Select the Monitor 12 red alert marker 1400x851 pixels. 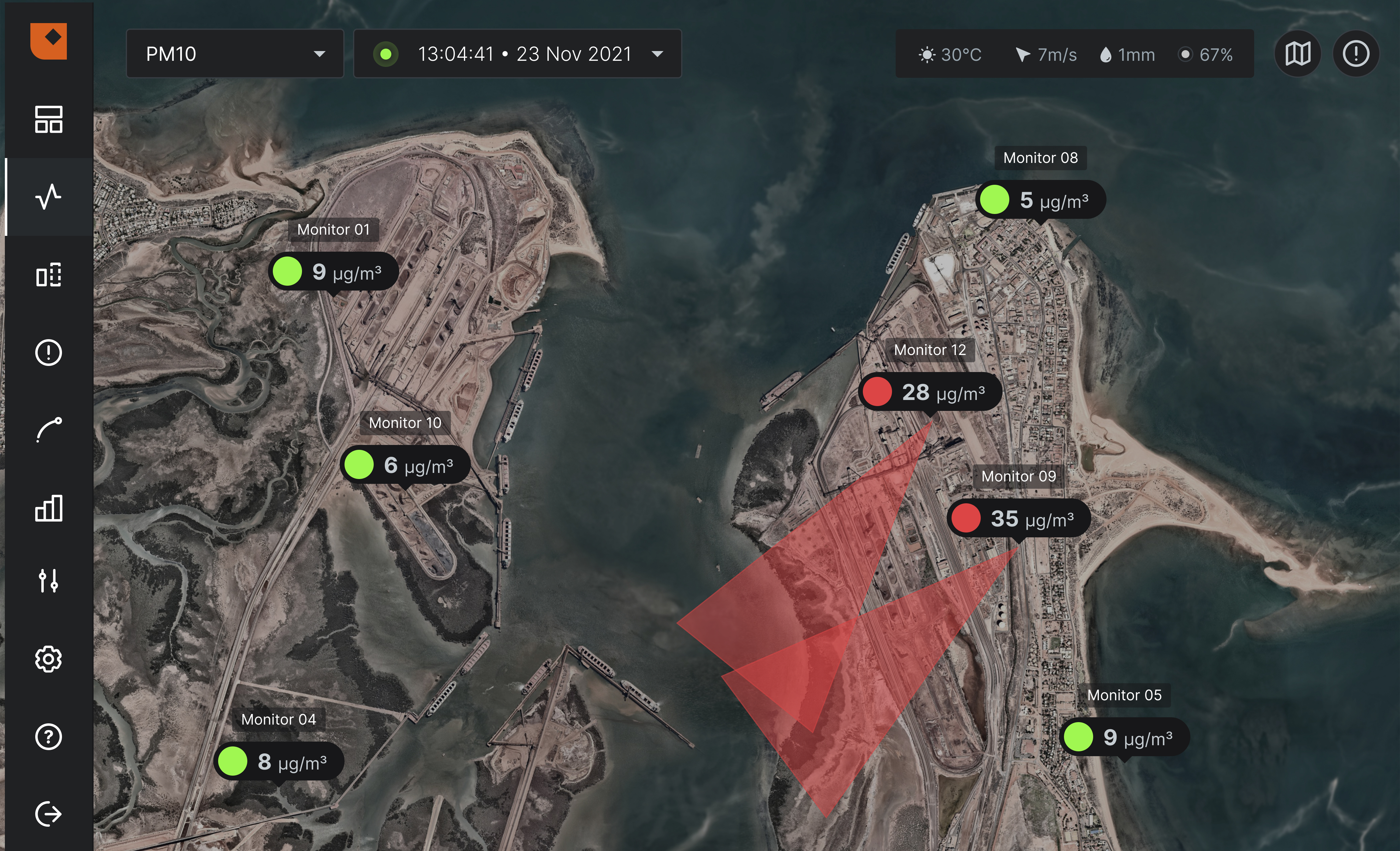click(930, 392)
